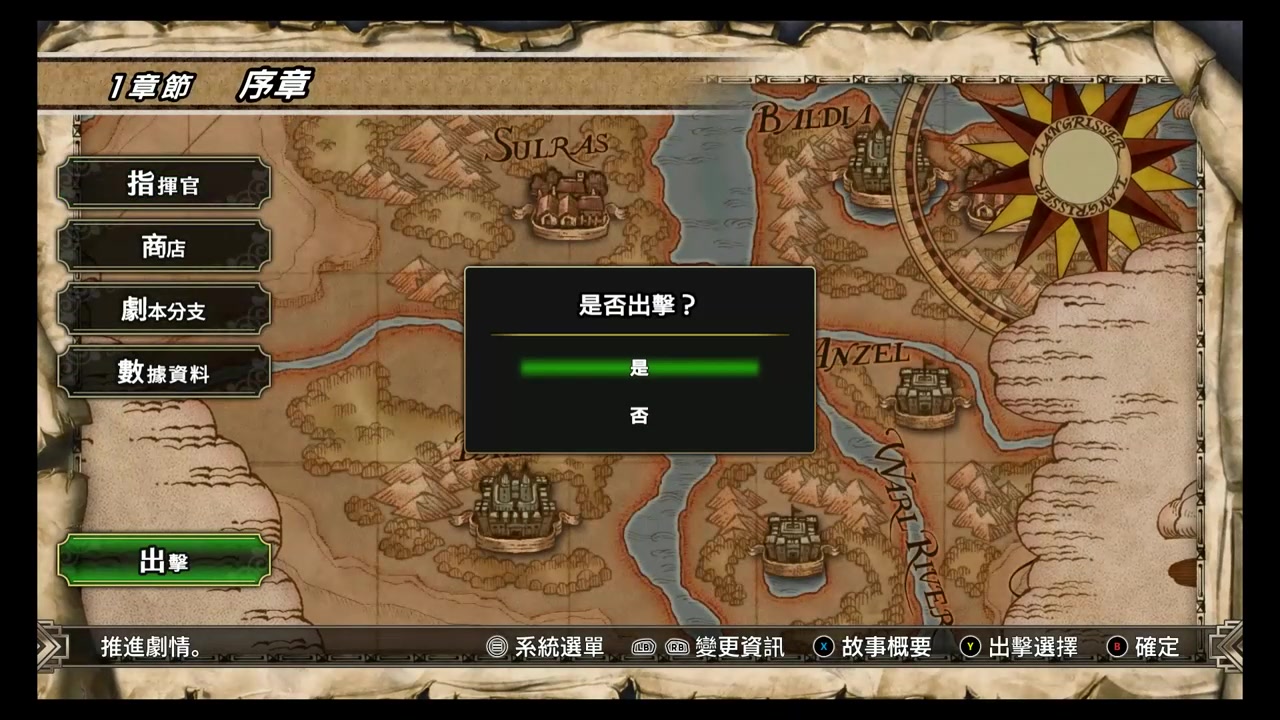This screenshot has height=720, width=1280.
Task: Click the RB shoulder button icon
Action: click(x=678, y=647)
